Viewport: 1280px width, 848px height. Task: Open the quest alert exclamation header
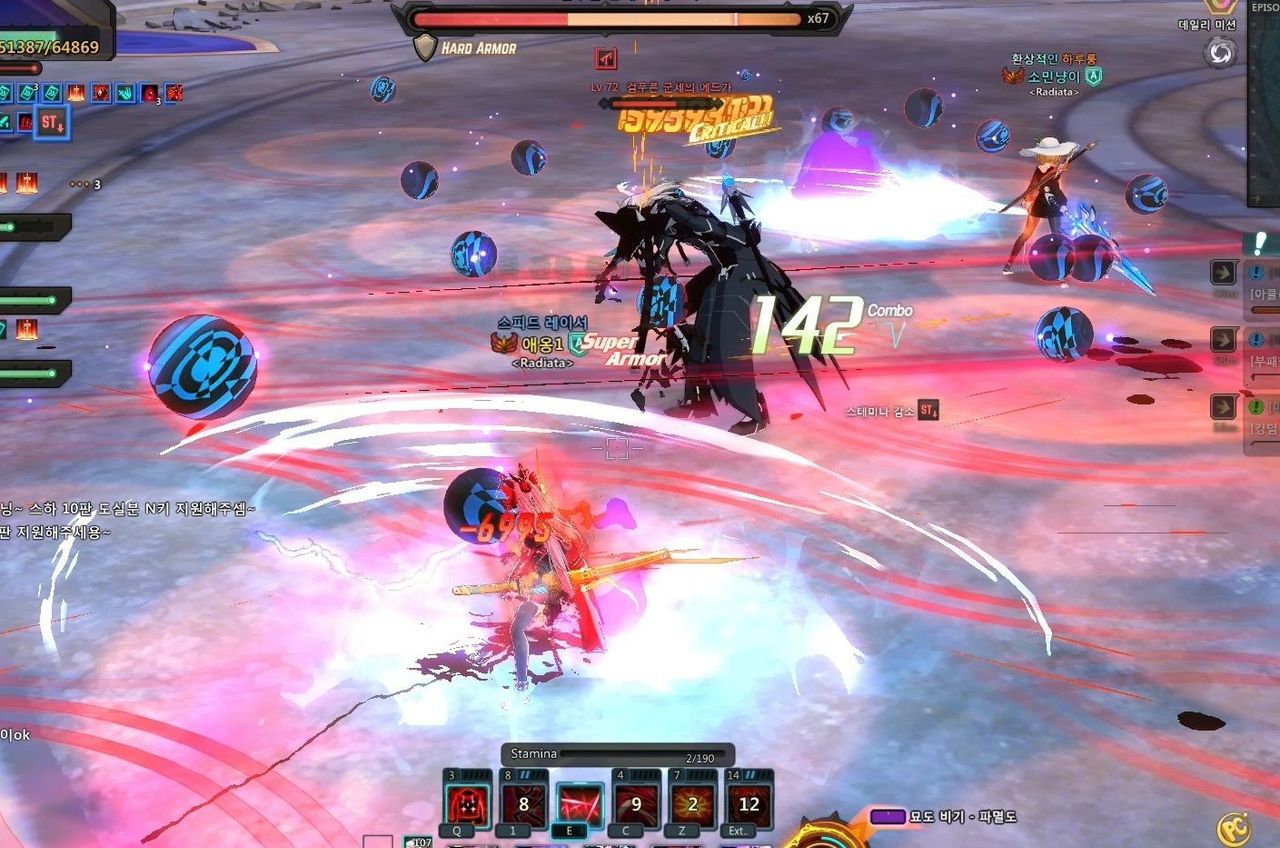[x=1261, y=243]
